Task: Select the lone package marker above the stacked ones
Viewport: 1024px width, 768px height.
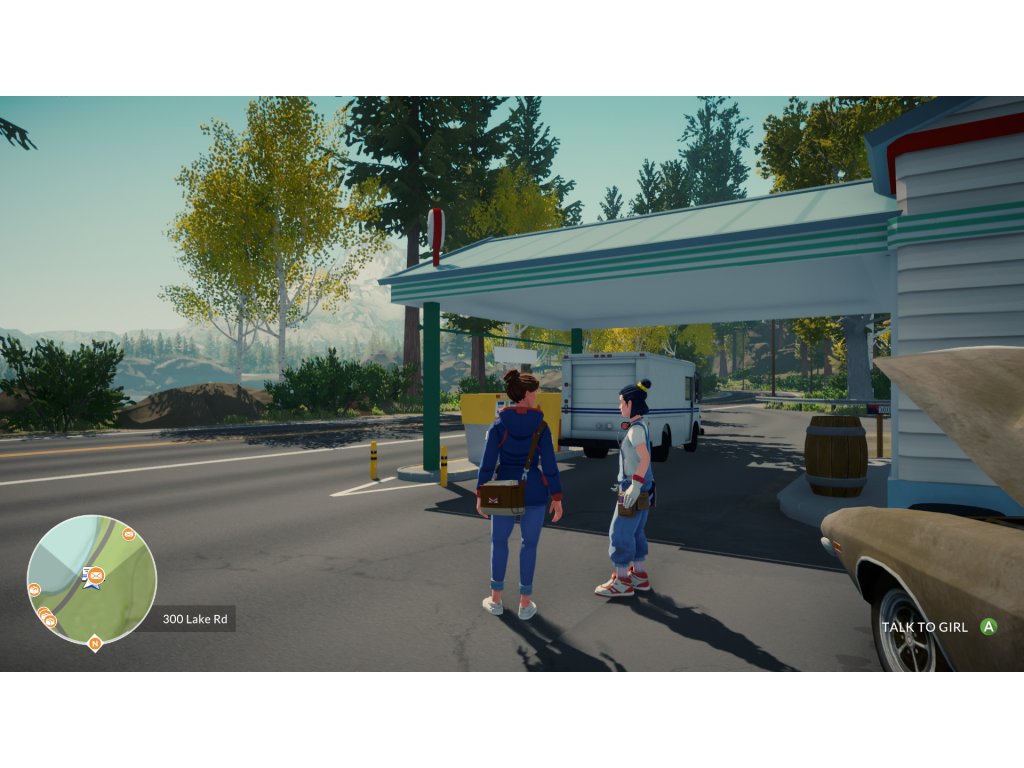Action: pos(34,590)
